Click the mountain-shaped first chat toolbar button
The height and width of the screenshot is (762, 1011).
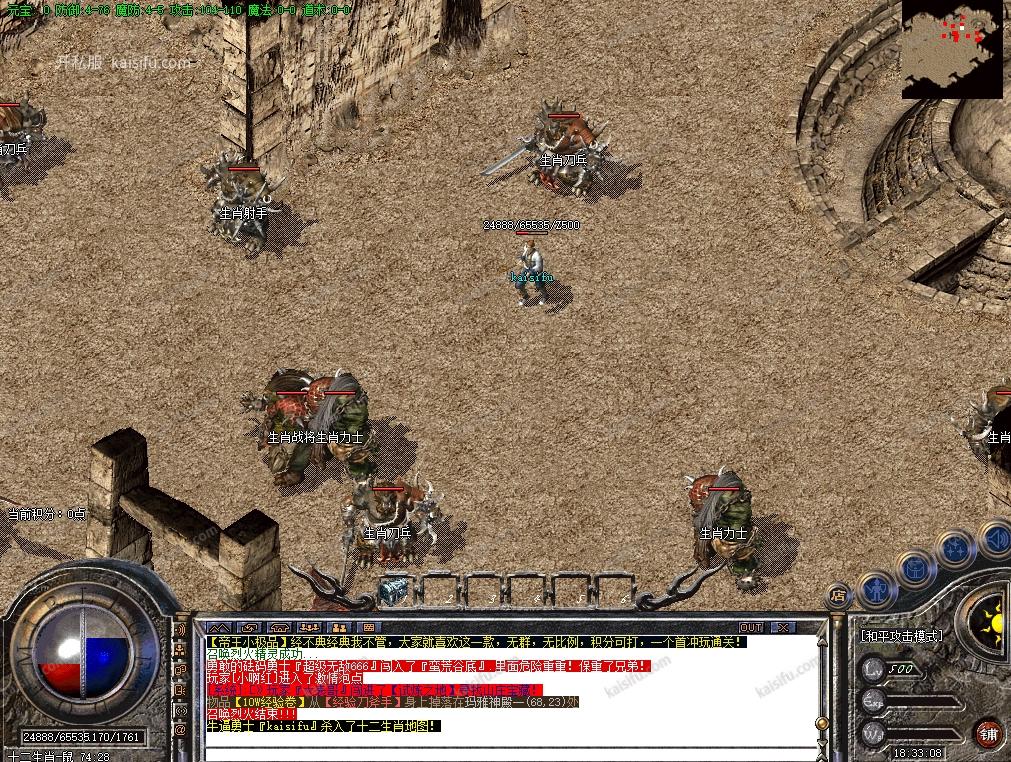coord(219,627)
